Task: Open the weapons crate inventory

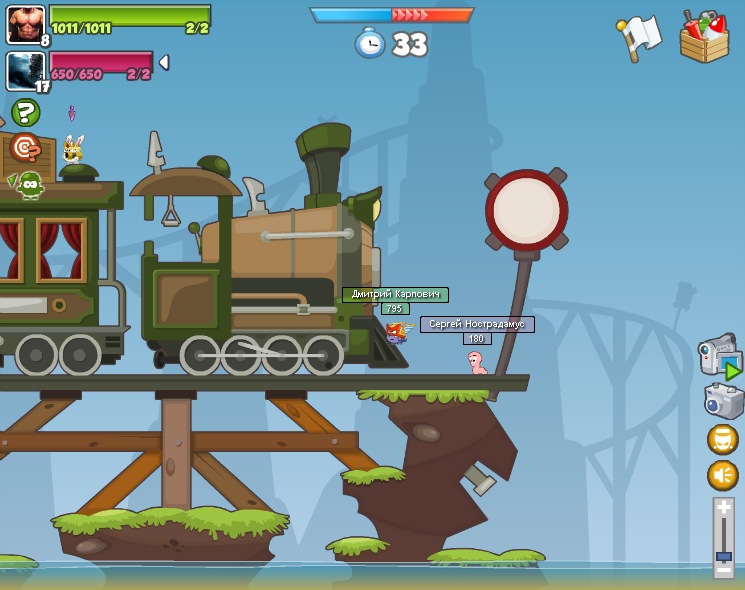Action: point(704,37)
